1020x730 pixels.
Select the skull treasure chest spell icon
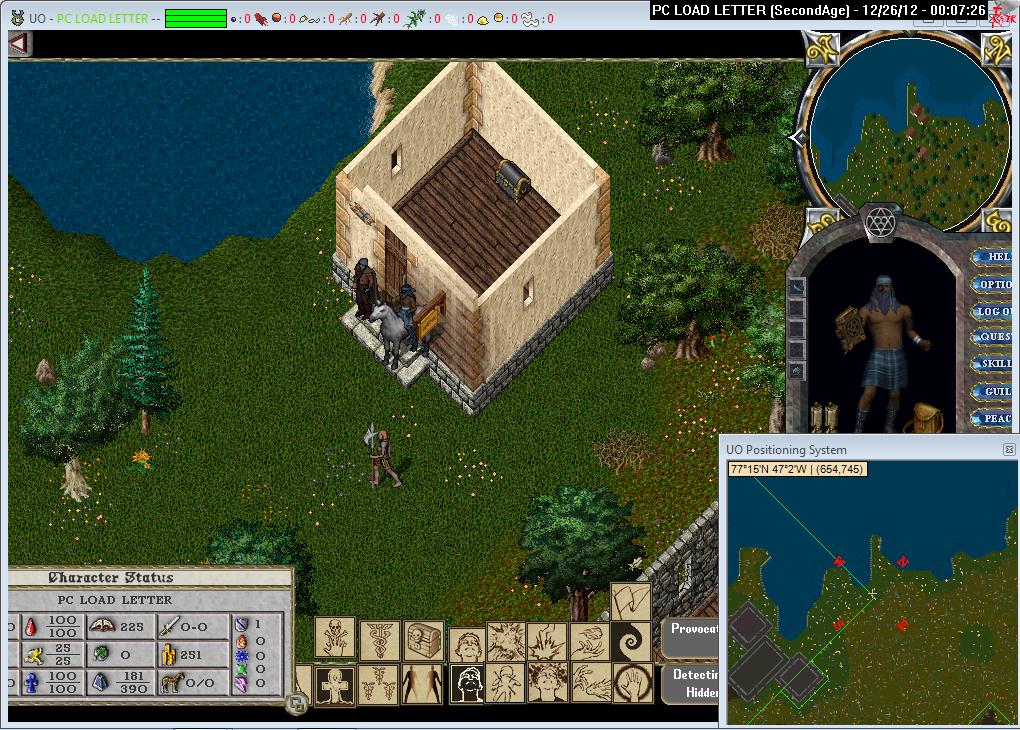tap(424, 641)
